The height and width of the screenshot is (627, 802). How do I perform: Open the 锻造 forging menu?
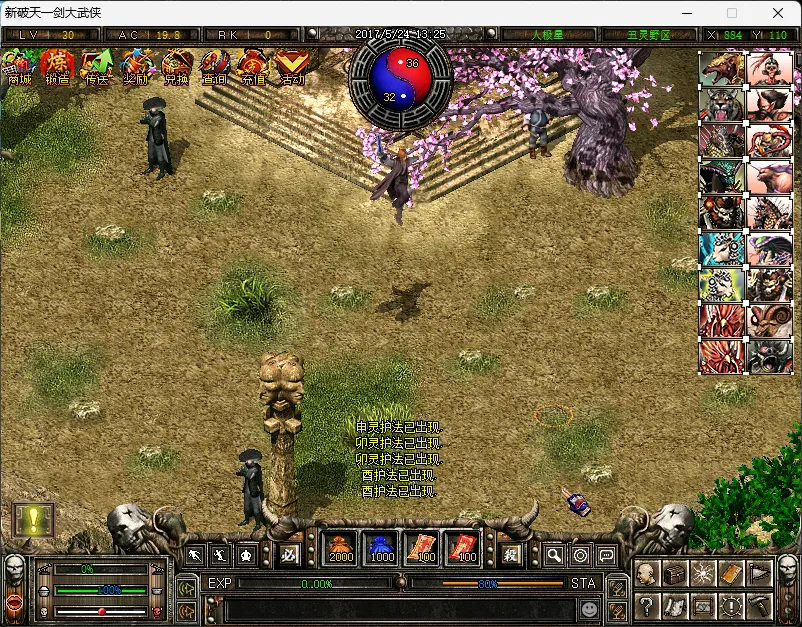(58, 67)
